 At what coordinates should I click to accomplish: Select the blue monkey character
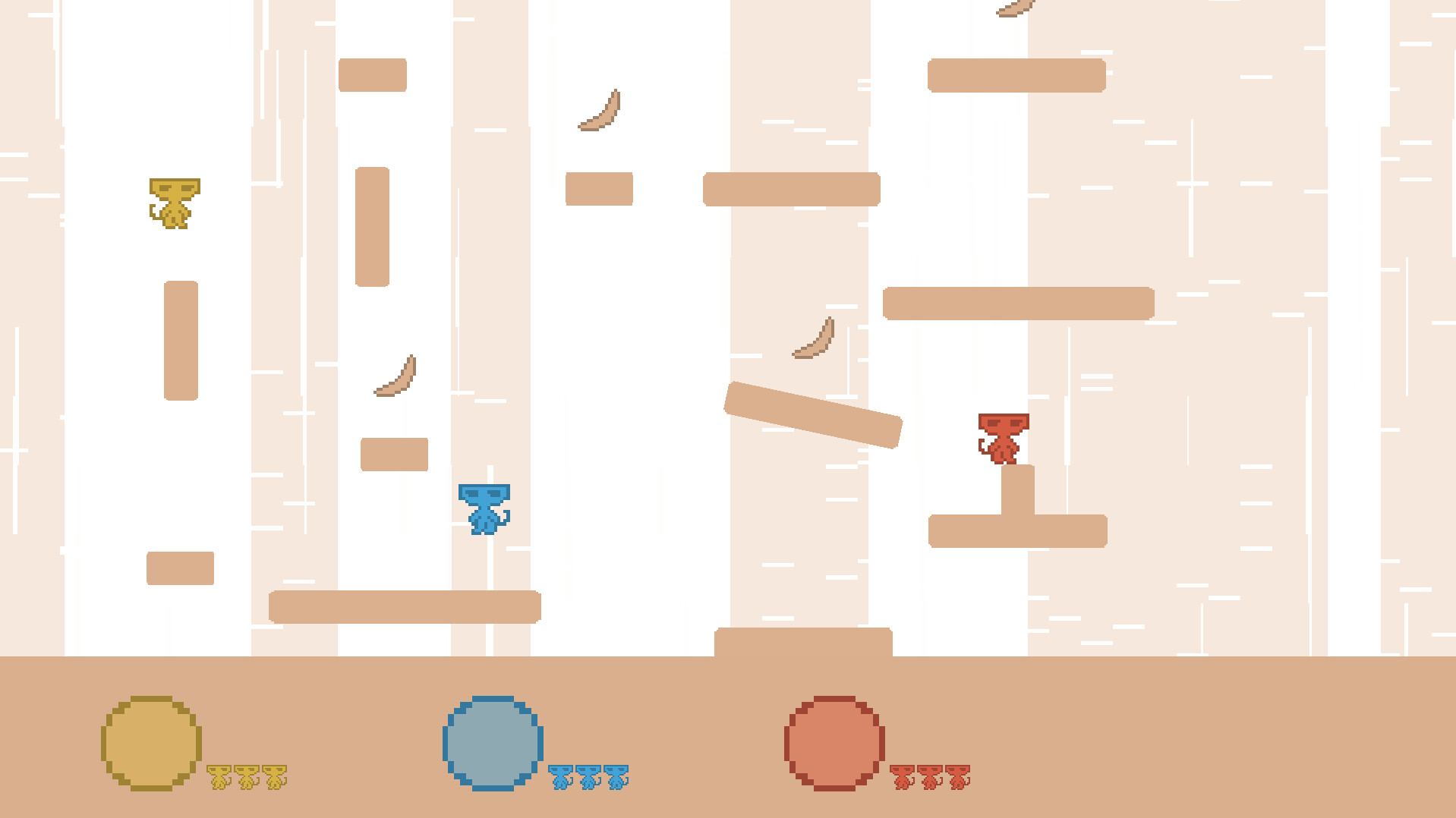pos(484,509)
